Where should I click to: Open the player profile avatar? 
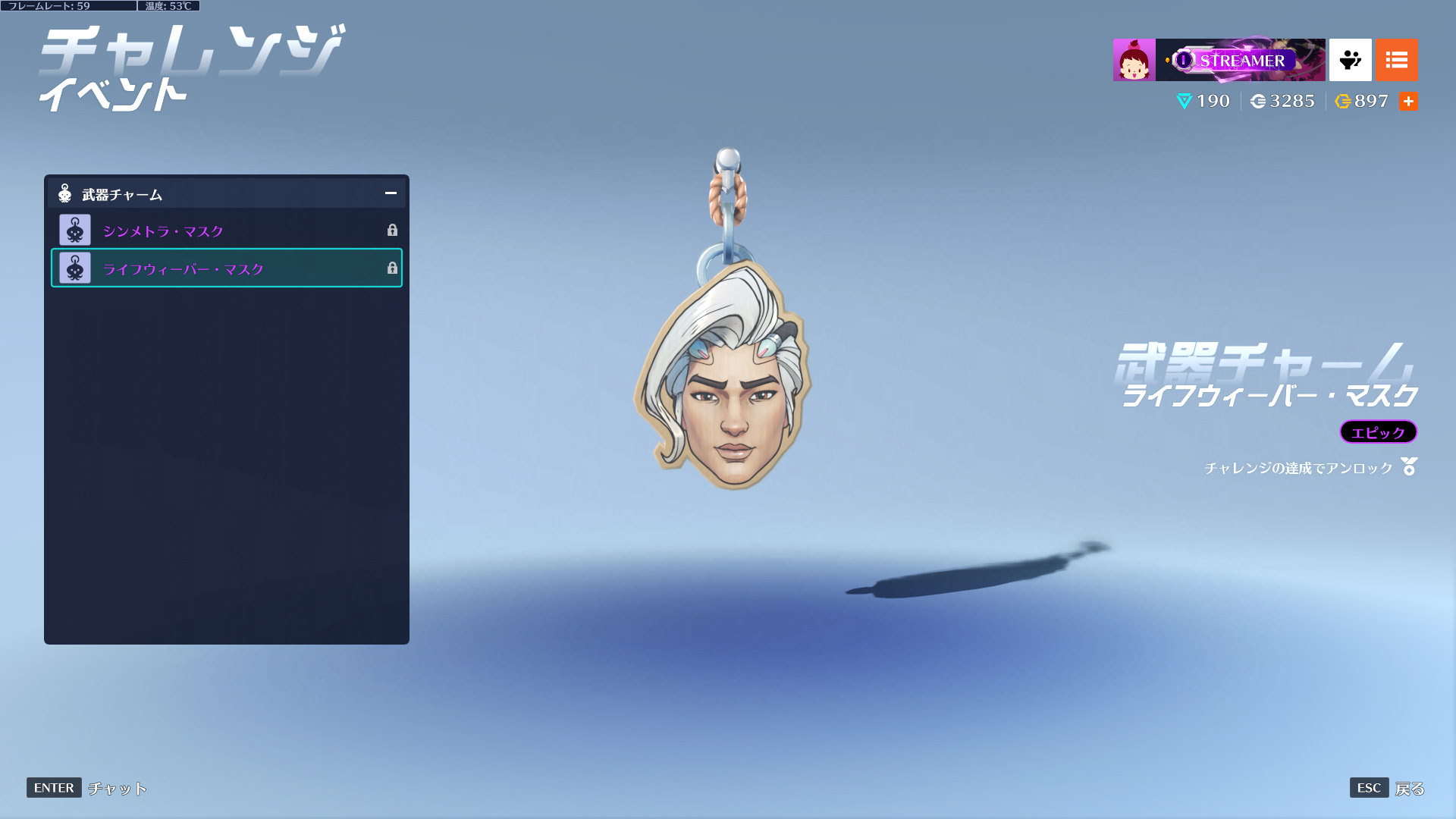1134,60
